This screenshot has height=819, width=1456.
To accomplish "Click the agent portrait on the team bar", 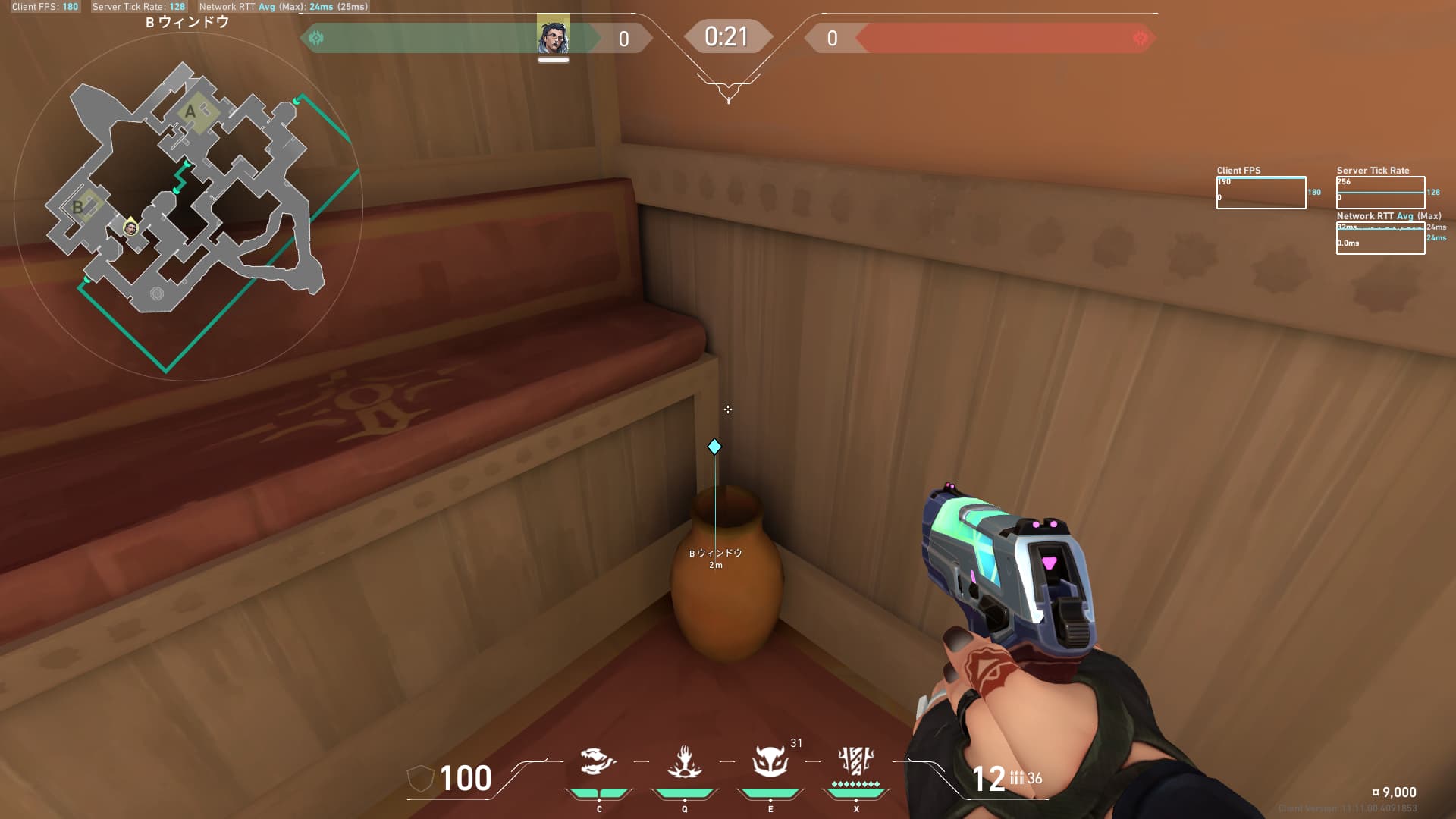I will (554, 36).
